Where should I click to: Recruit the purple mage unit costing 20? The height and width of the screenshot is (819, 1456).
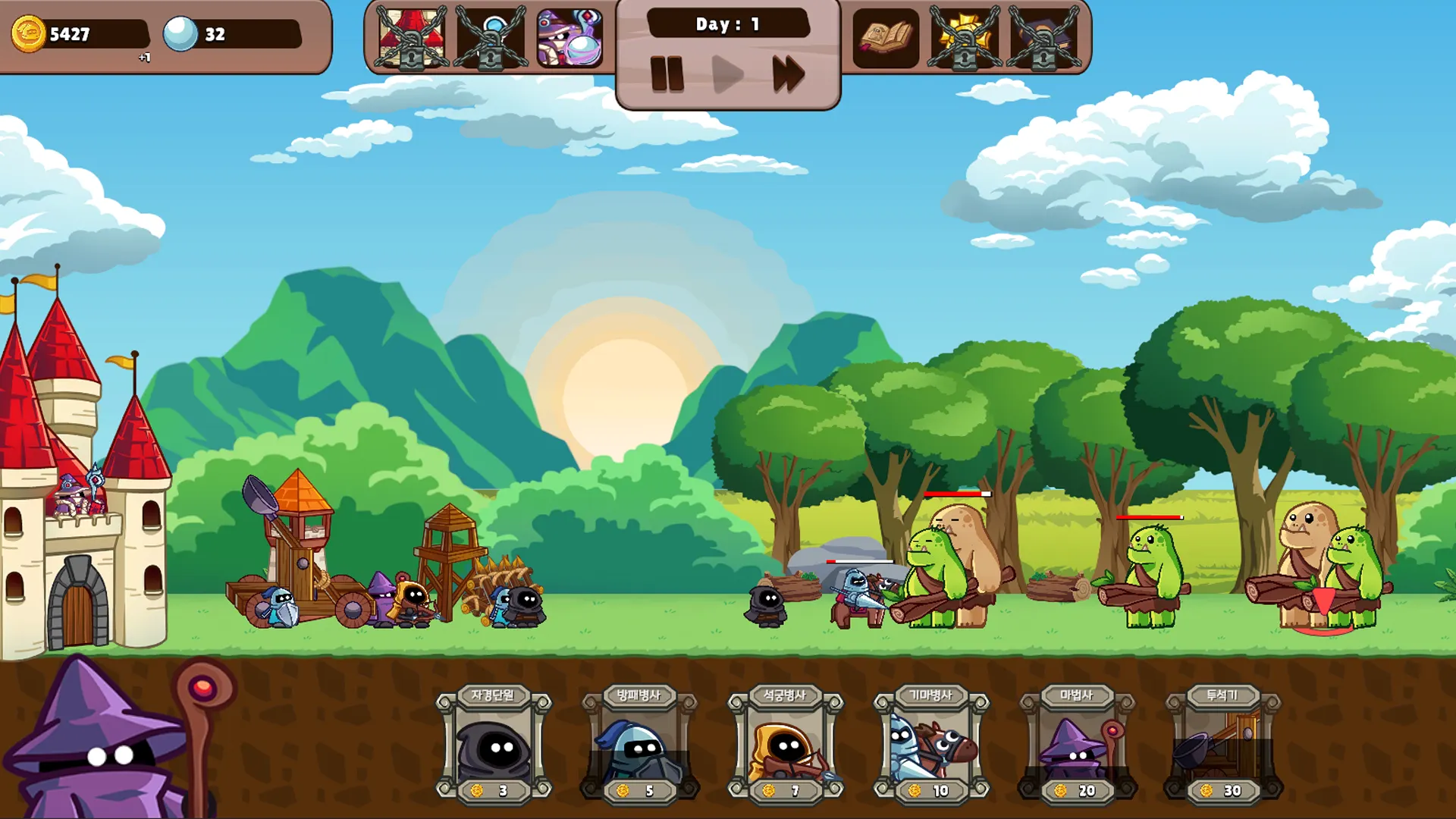pyautogui.click(x=1077, y=745)
